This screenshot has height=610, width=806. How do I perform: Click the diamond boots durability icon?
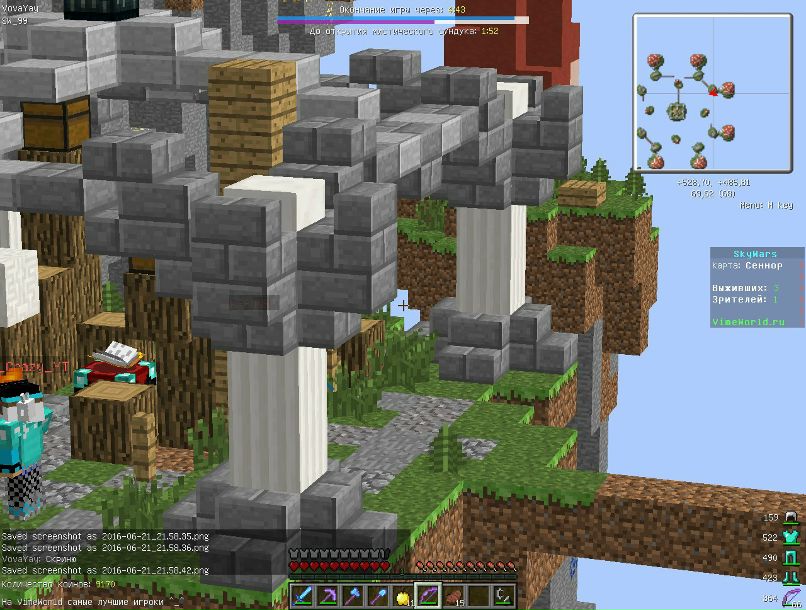click(x=792, y=577)
